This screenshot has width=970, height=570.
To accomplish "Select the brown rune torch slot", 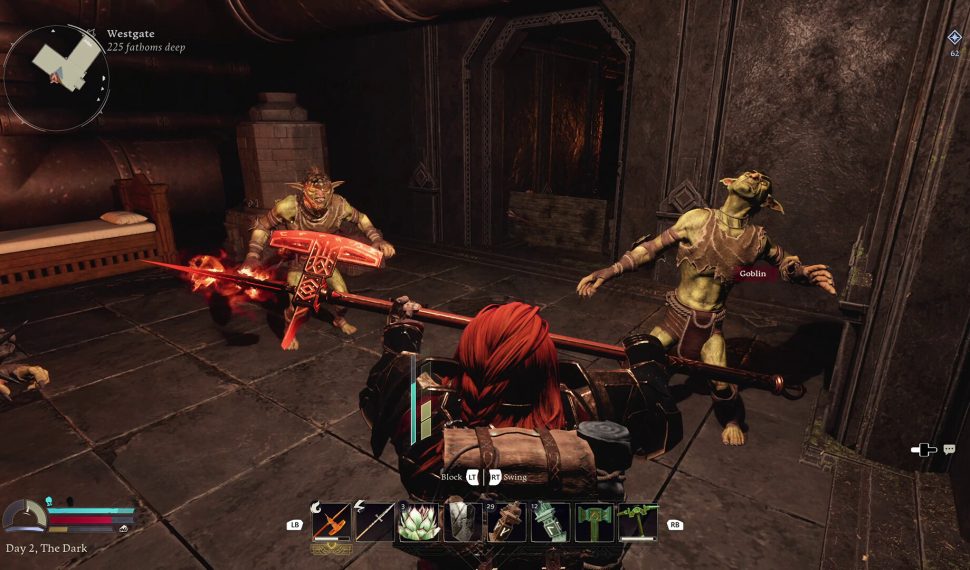I will click(507, 522).
